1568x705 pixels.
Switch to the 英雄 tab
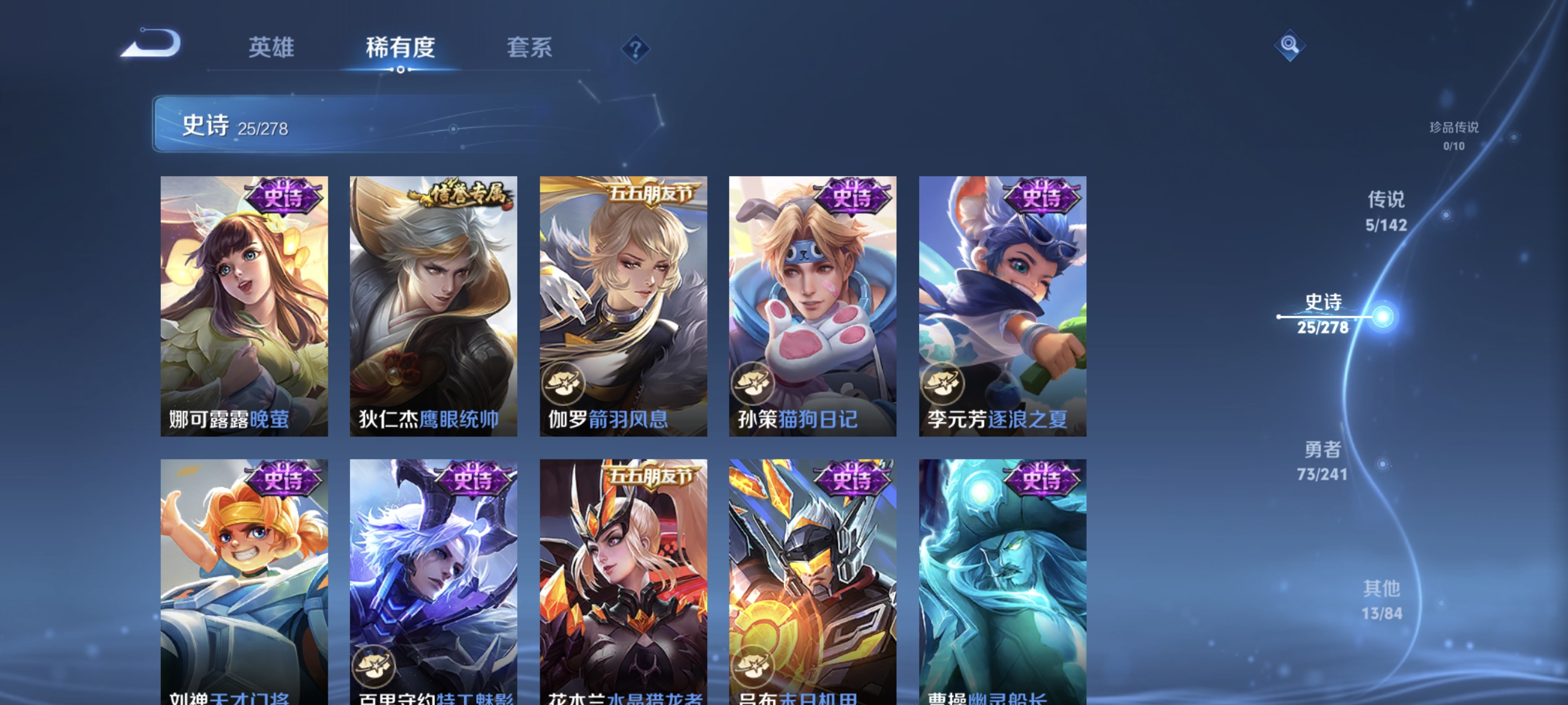tap(271, 48)
